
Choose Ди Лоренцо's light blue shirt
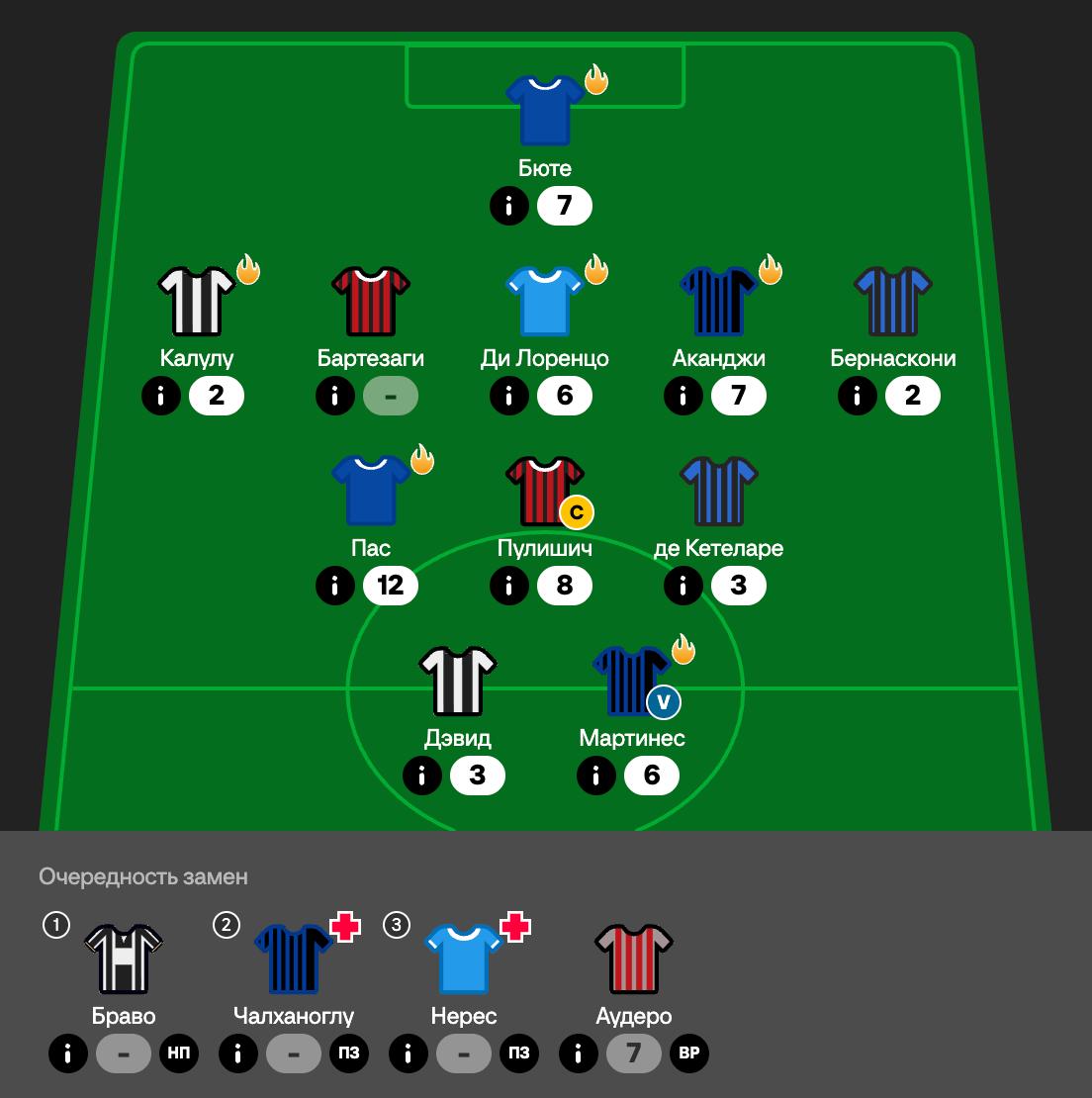(545, 300)
